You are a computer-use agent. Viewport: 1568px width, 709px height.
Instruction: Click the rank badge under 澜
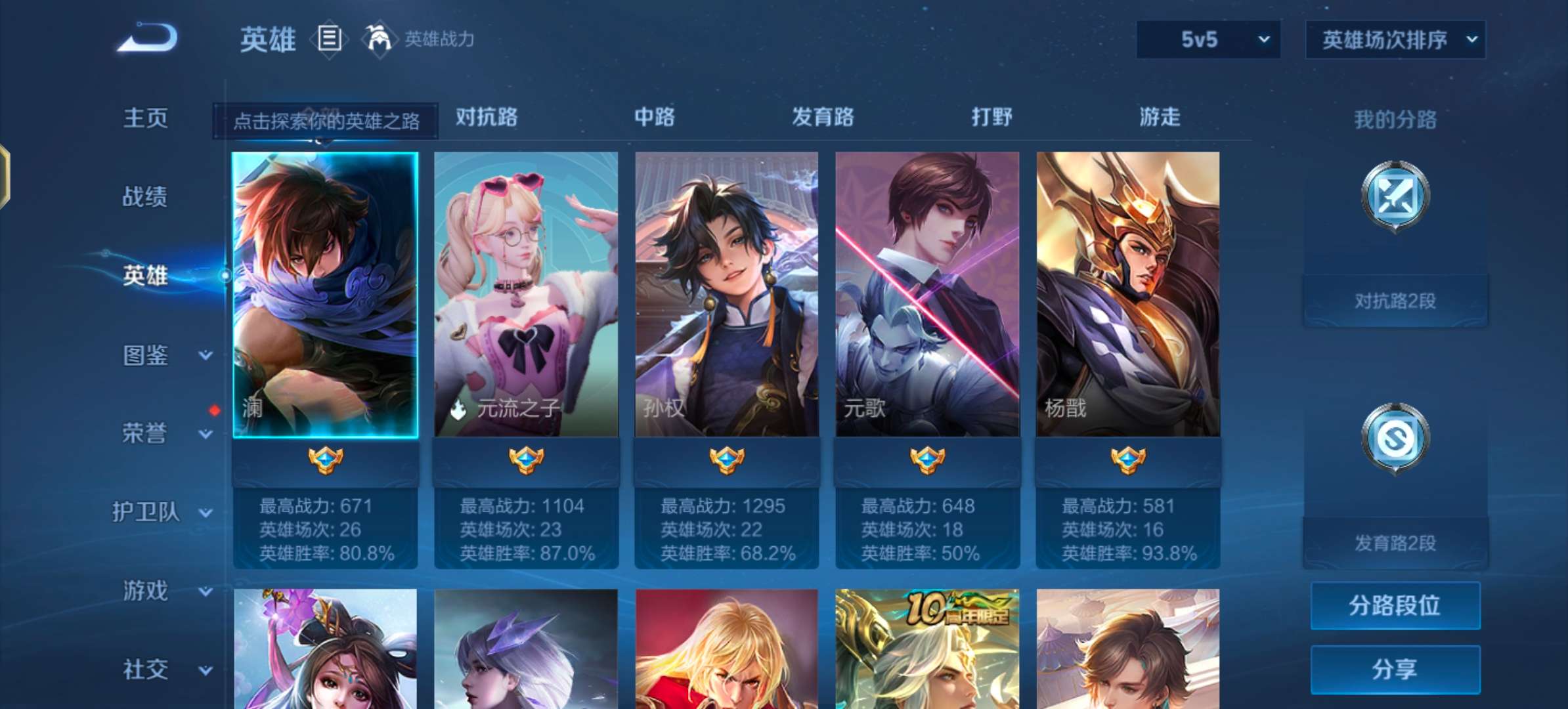click(327, 460)
